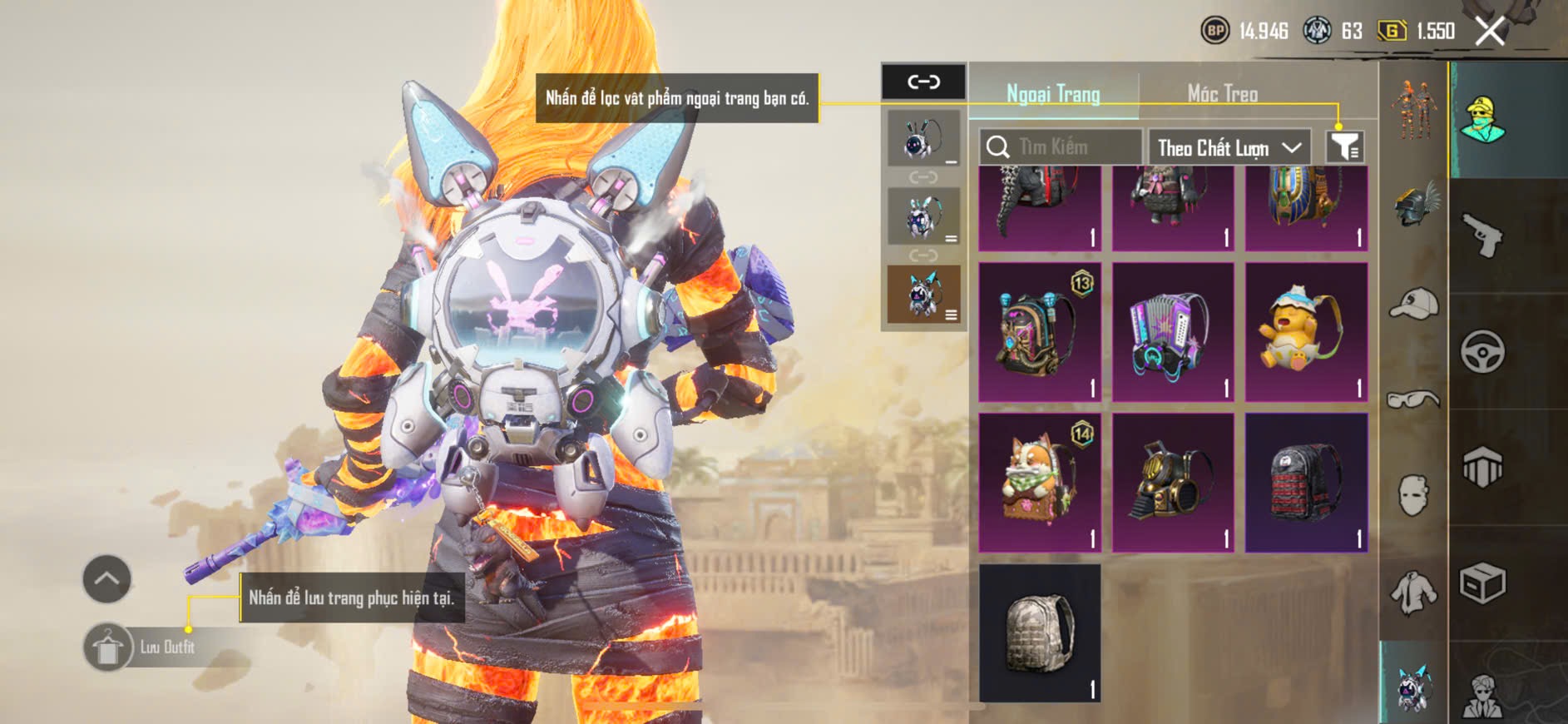Viewport: 1568px width, 724px height.
Task: Select the black and red backpack
Action: point(1306,483)
